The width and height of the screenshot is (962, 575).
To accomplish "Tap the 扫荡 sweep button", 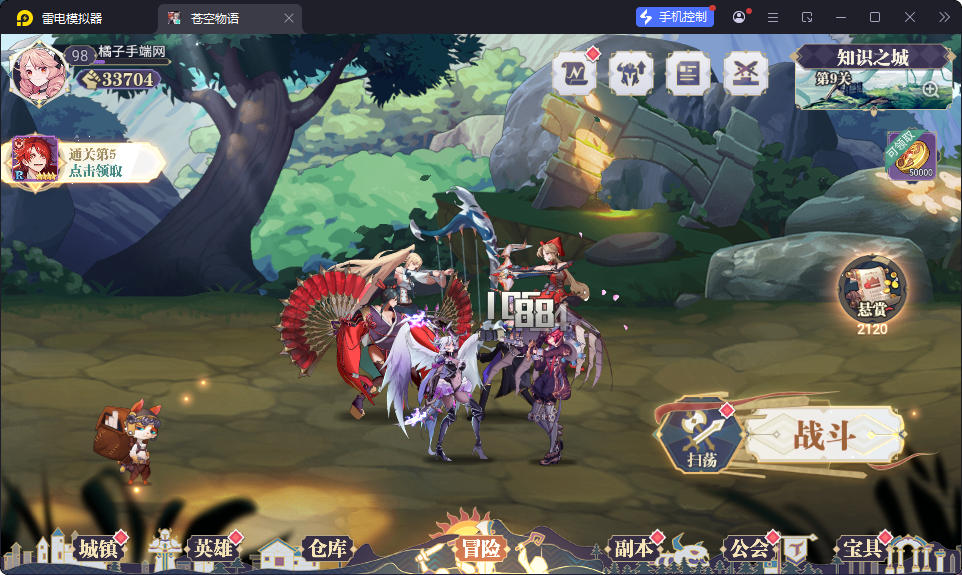I will 700,438.
